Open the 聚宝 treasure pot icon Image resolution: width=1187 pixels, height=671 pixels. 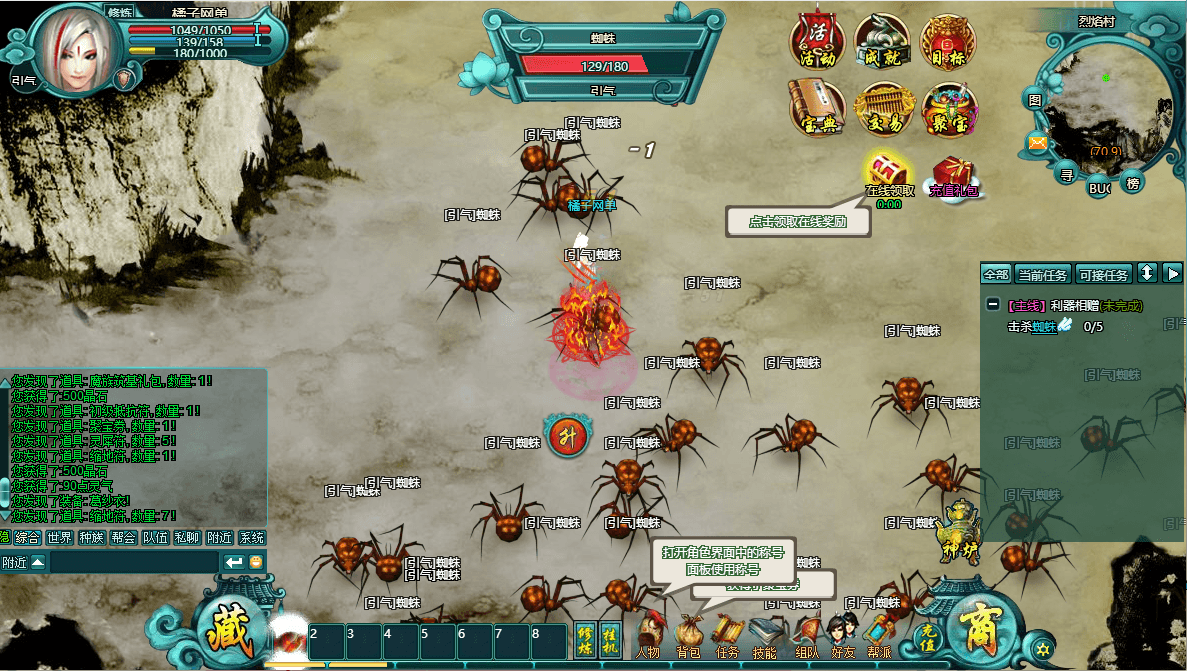[948, 109]
